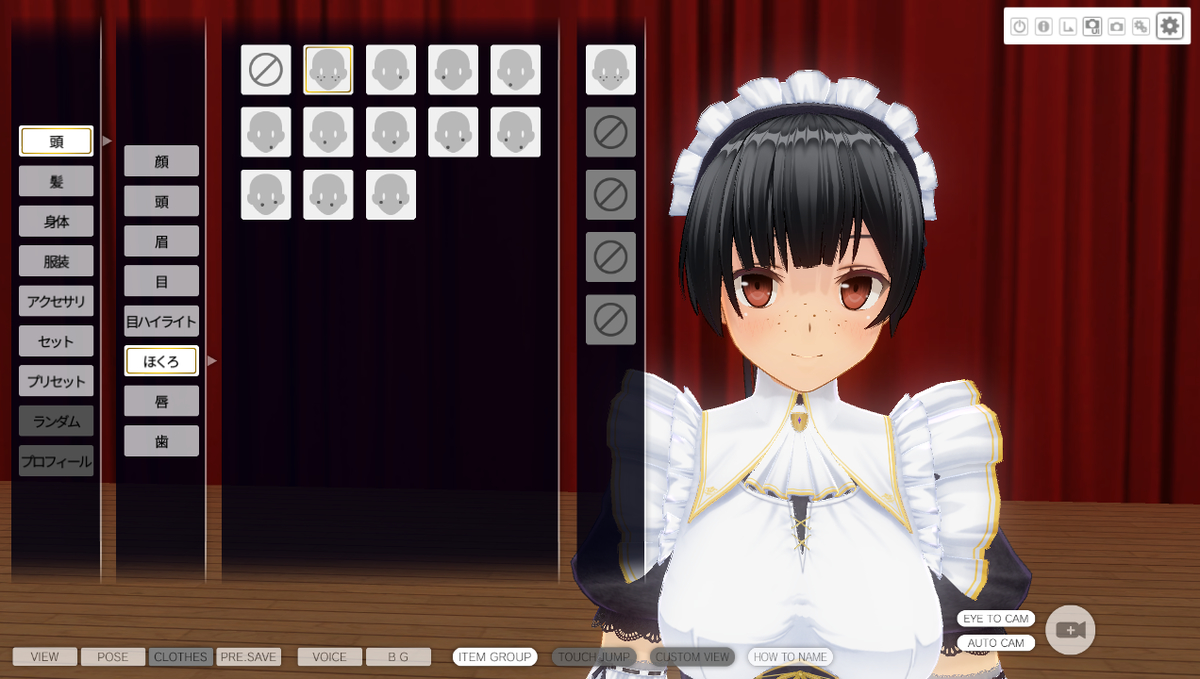This screenshot has height=679, width=1200.
Task: Click the ランダム (random) button
Action: click(x=56, y=421)
